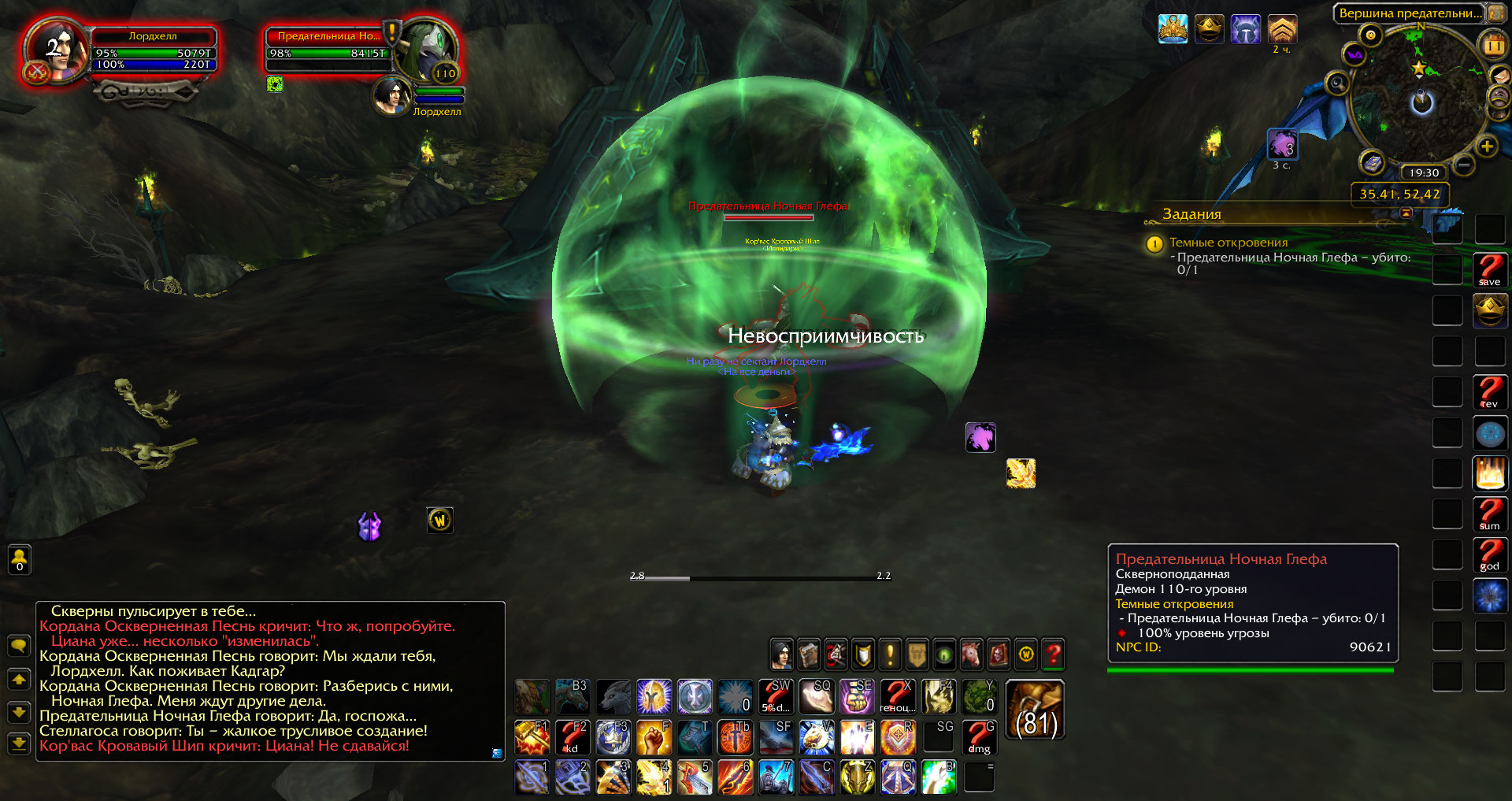This screenshot has height=801, width=1512.
Task: Open the character info micro button
Action: click(781, 654)
